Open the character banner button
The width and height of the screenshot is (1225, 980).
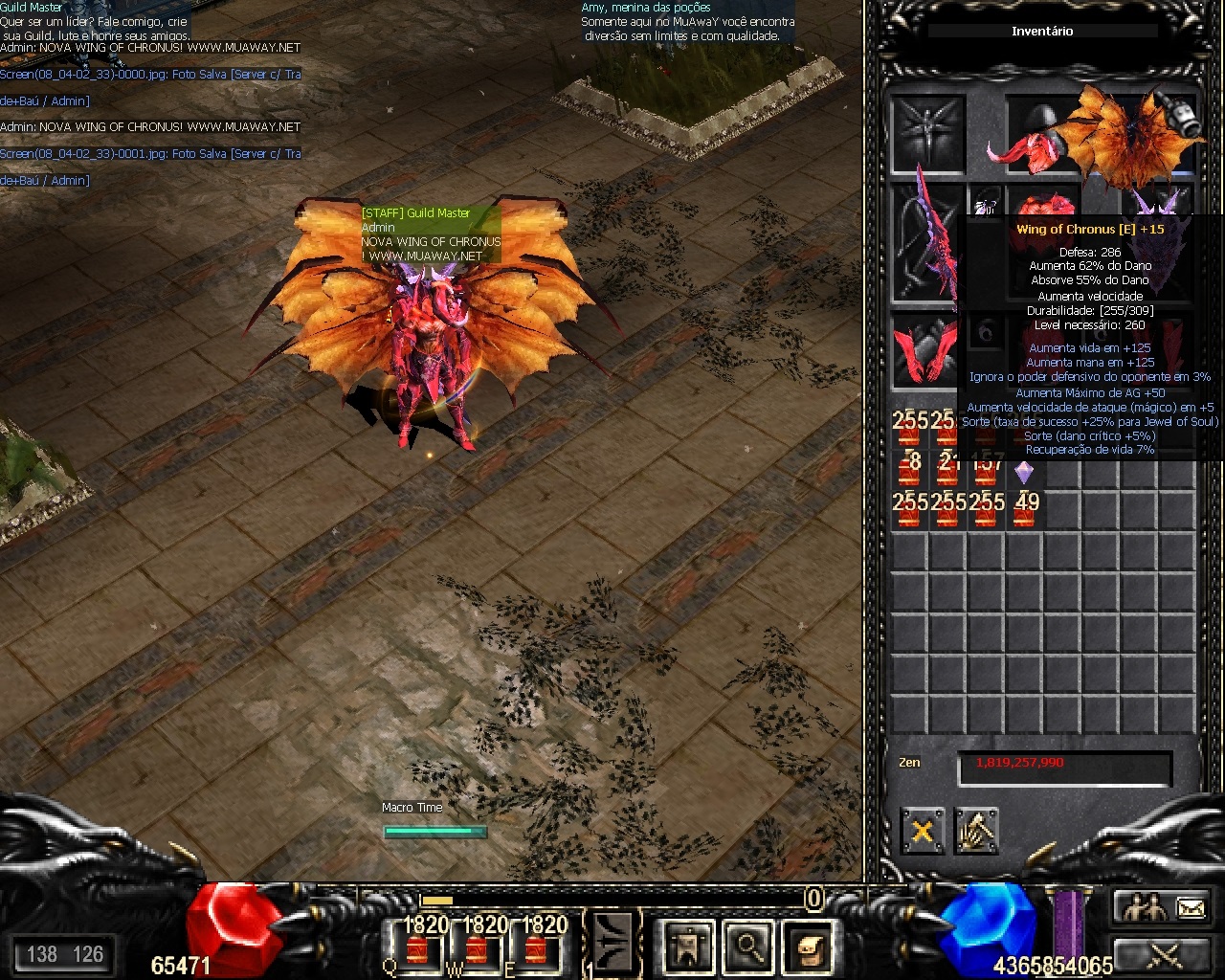coord(688,946)
